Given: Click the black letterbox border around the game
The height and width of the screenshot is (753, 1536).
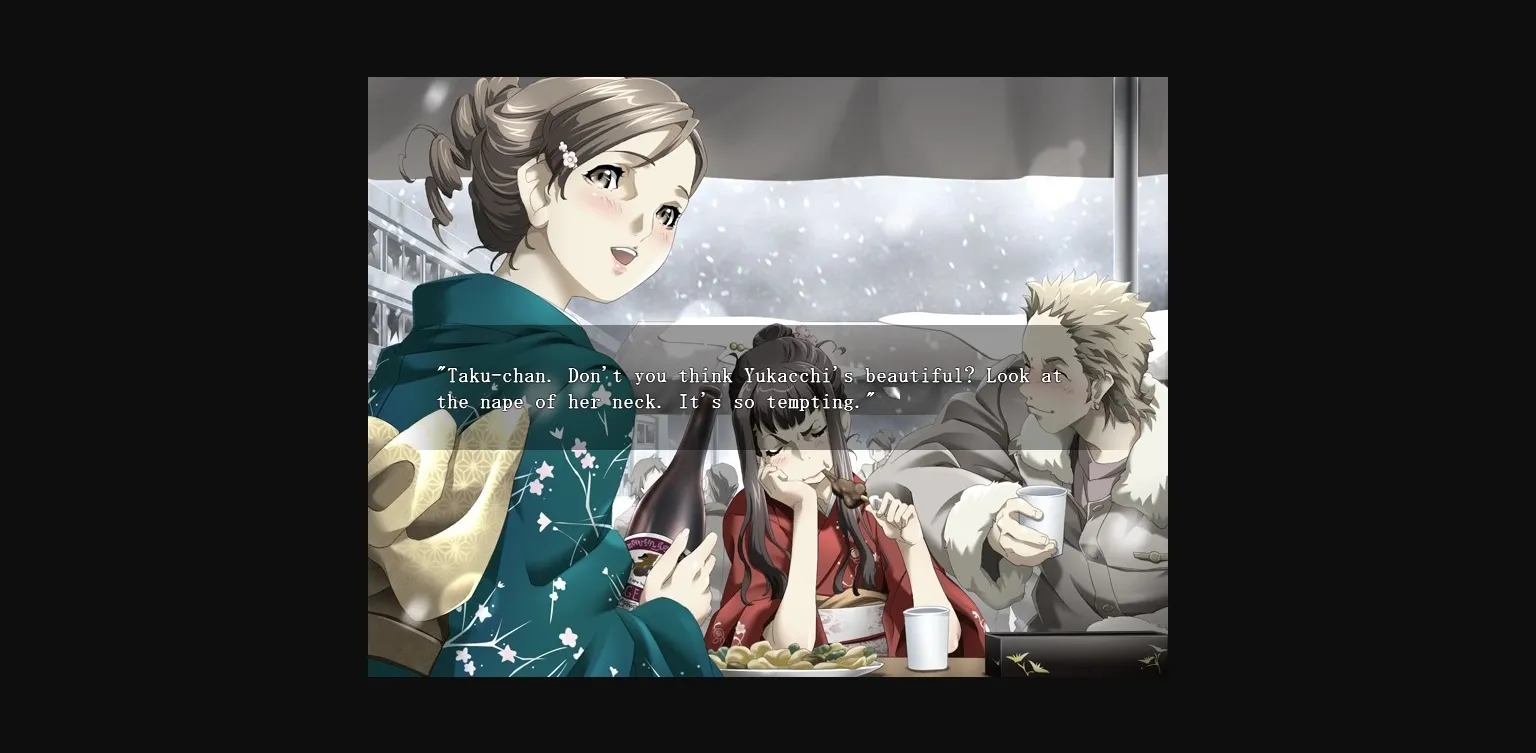Looking at the screenshot, I should [x=180, y=376].
